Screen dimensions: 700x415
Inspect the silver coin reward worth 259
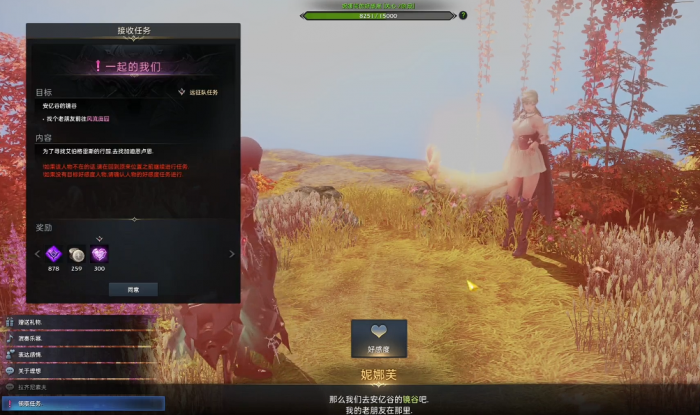[77, 254]
